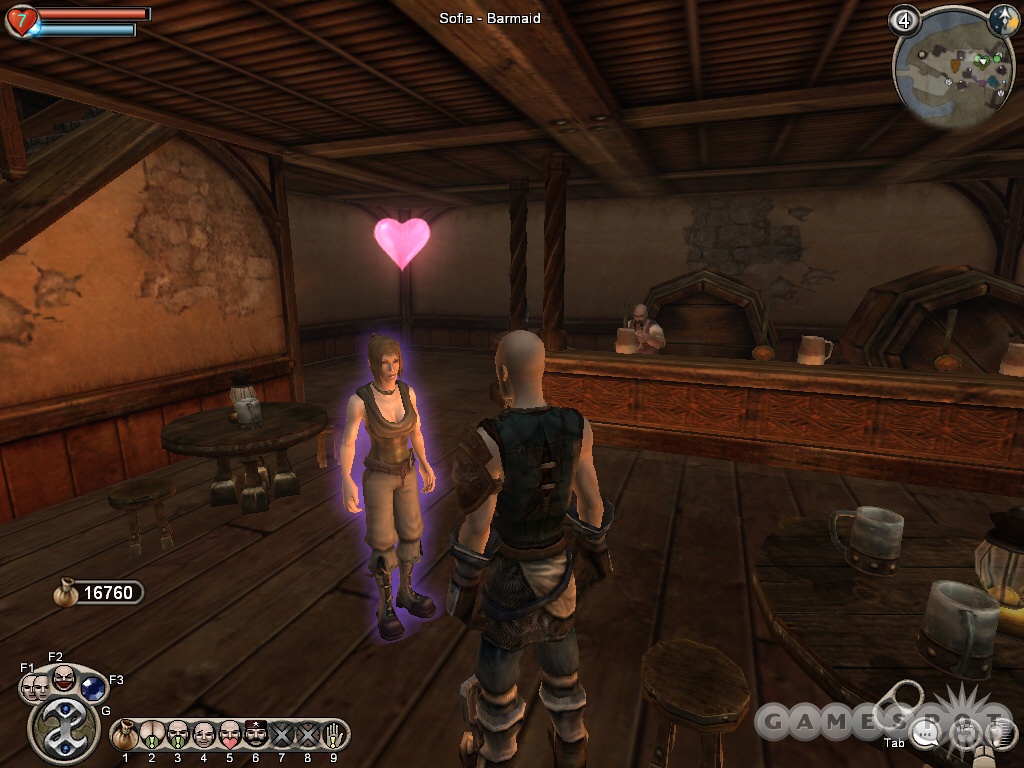The height and width of the screenshot is (768, 1024).
Task: Choose the laughing face on F2
Action: pos(63,679)
